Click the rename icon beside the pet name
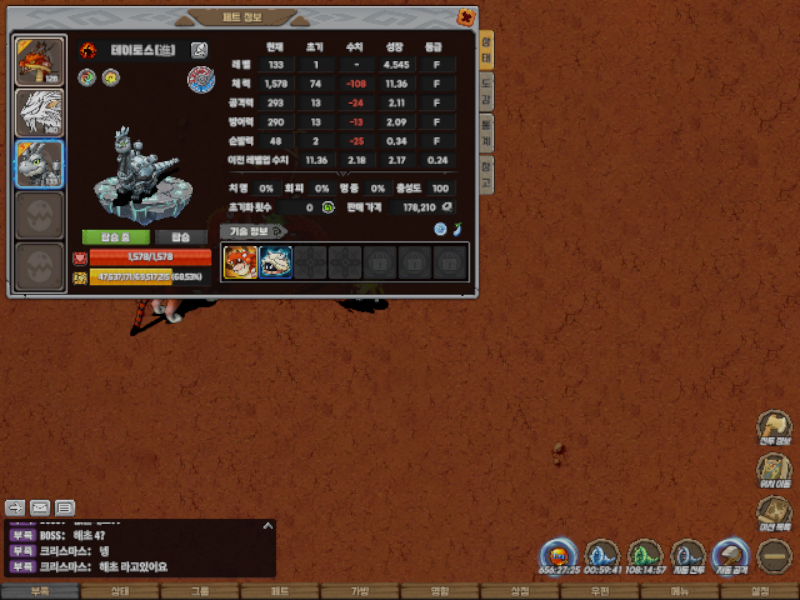 coord(200,50)
